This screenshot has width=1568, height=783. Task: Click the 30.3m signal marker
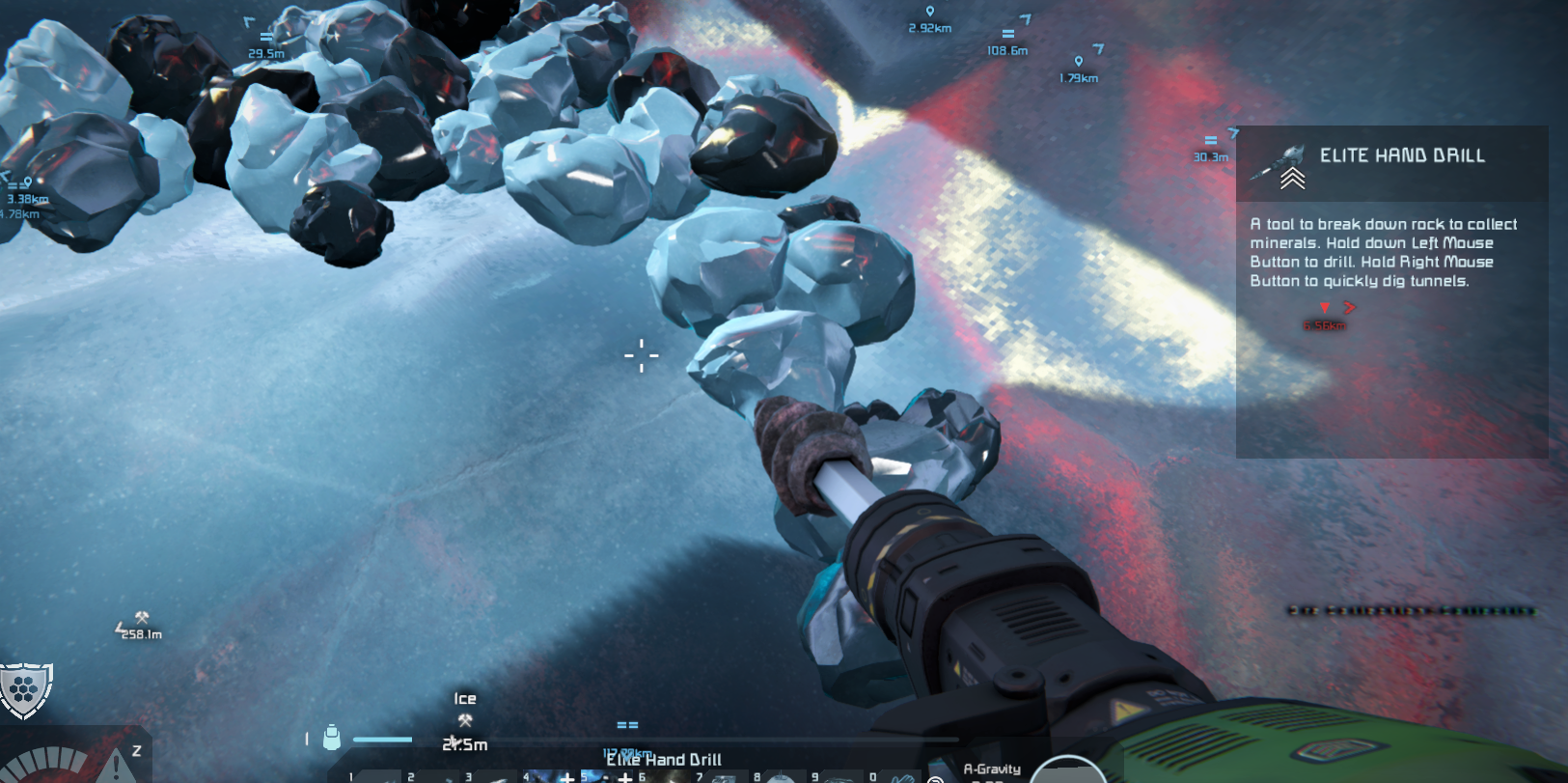1211,141
